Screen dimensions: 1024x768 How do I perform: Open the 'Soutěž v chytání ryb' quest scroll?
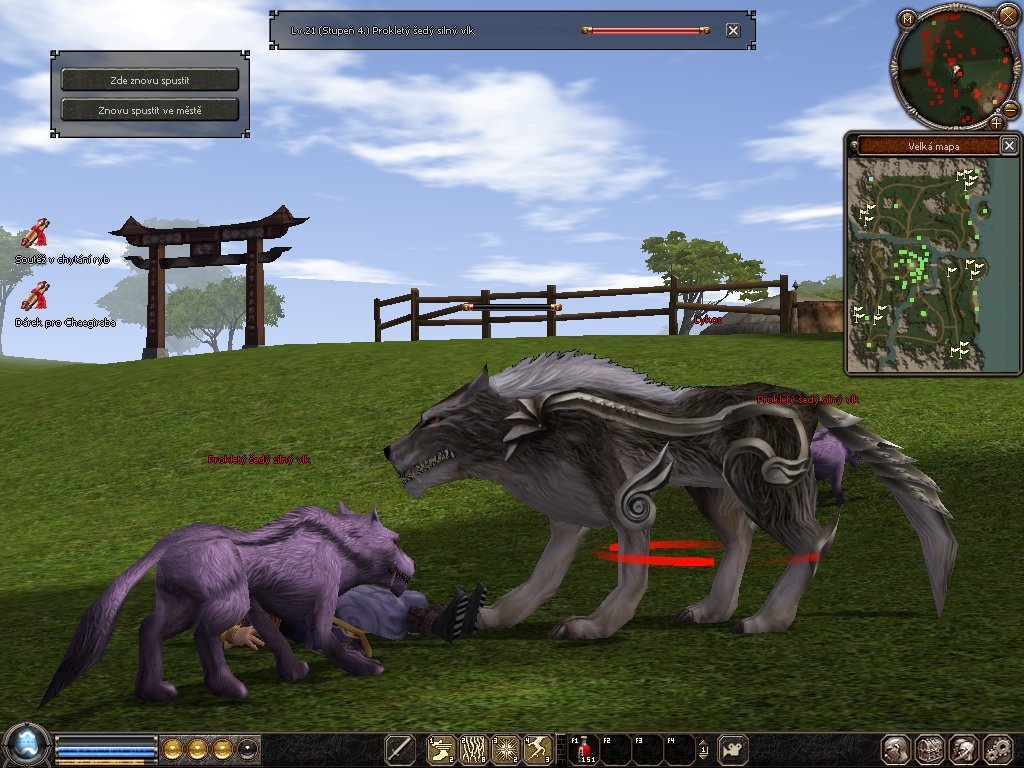pyautogui.click(x=37, y=234)
